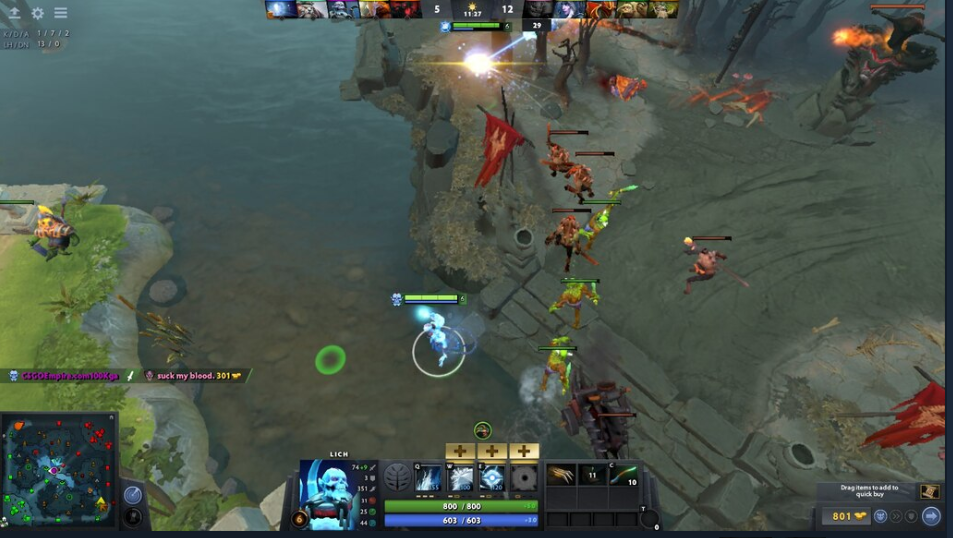This screenshot has width=953, height=538.
Task: Use the green wand item with 10 charges
Action: pyautogui.click(x=624, y=474)
